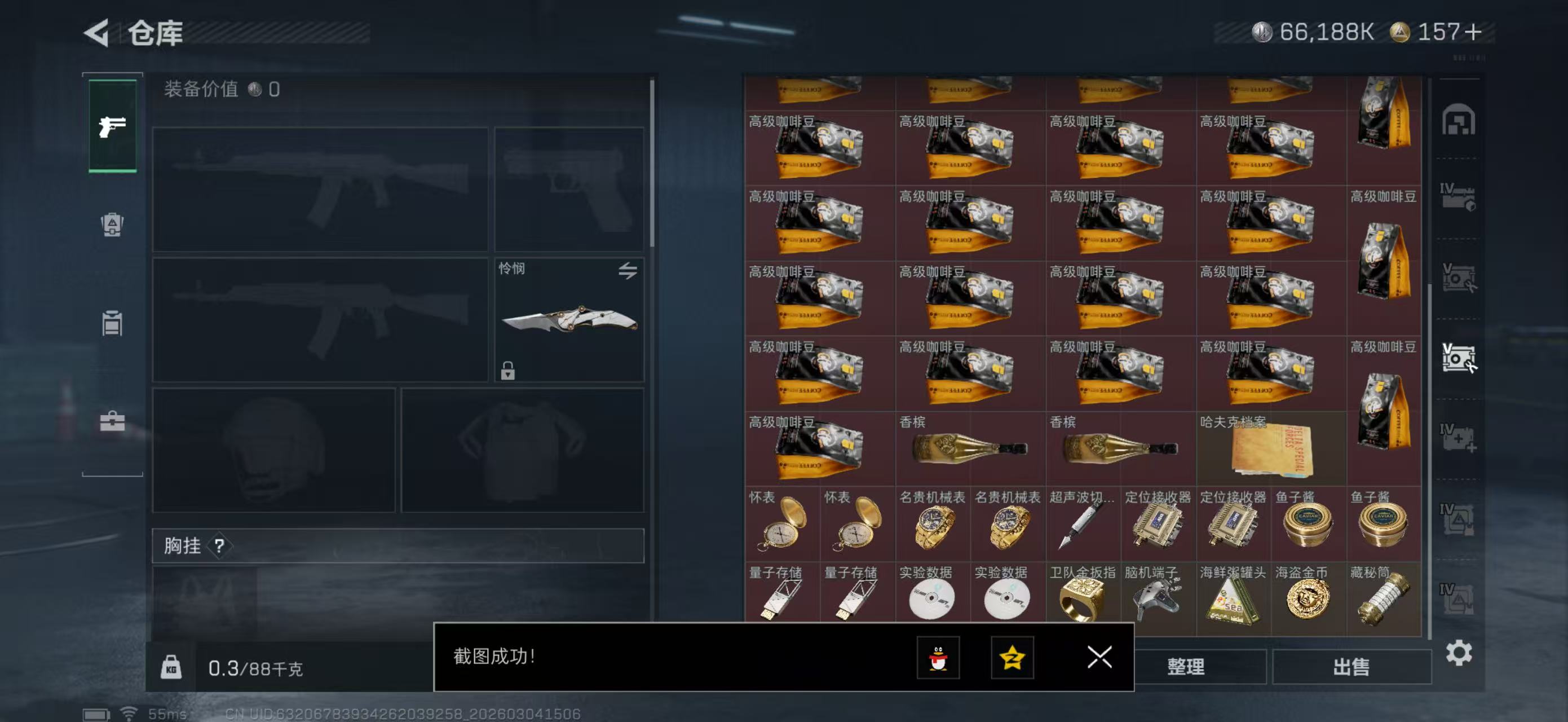Open the supply case icon at bottom left
The height and width of the screenshot is (722, 1568).
point(112,421)
